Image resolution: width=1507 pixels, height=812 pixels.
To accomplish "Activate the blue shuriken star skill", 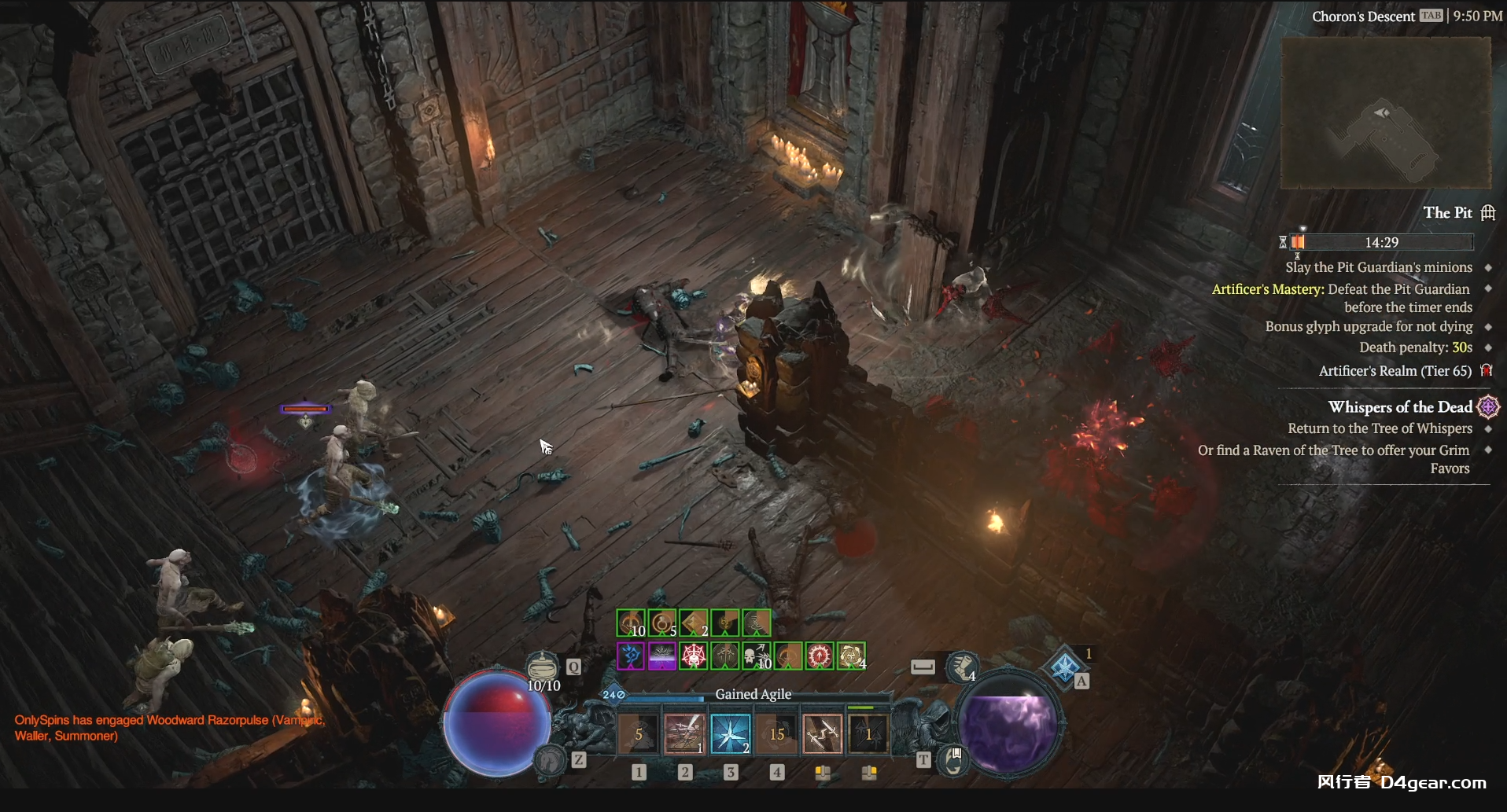I will (x=731, y=734).
